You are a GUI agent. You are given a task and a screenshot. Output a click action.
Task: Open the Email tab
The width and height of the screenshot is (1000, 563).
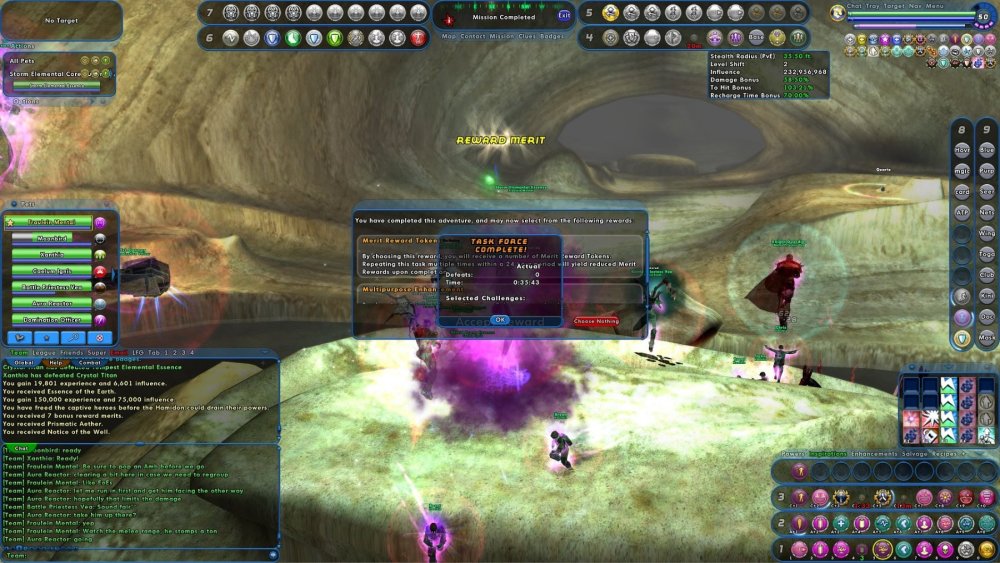(120, 352)
